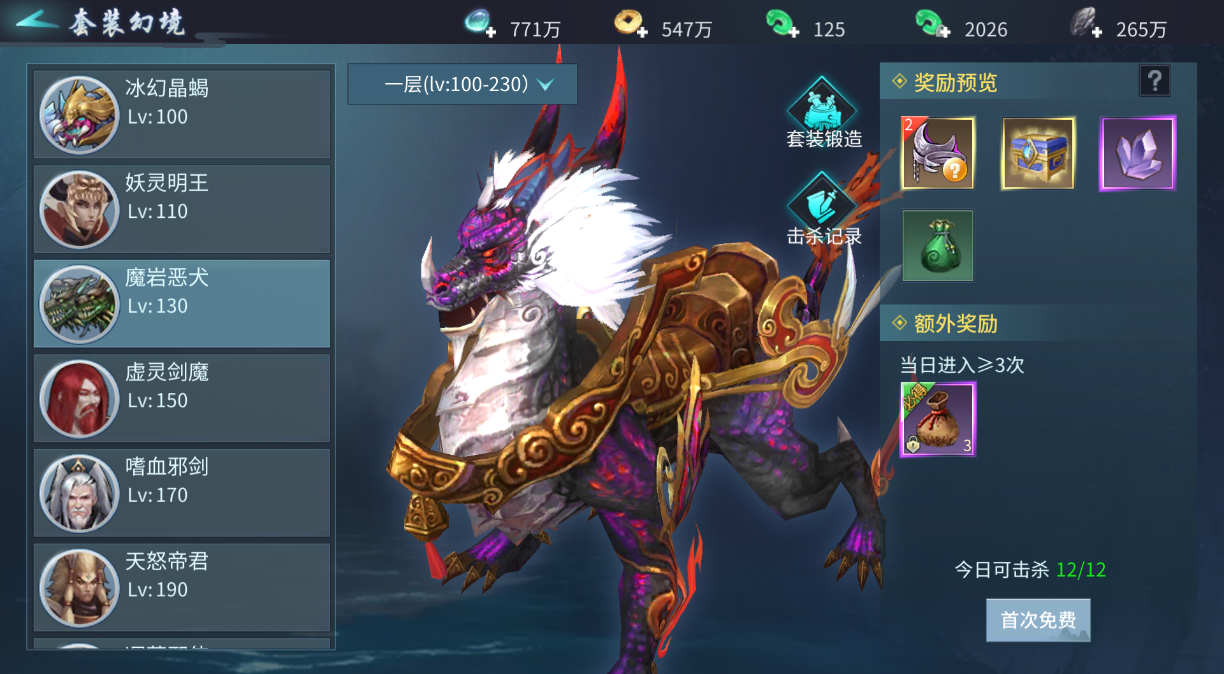Start the fight with 首次免费 button
1224x674 pixels.
1038,620
